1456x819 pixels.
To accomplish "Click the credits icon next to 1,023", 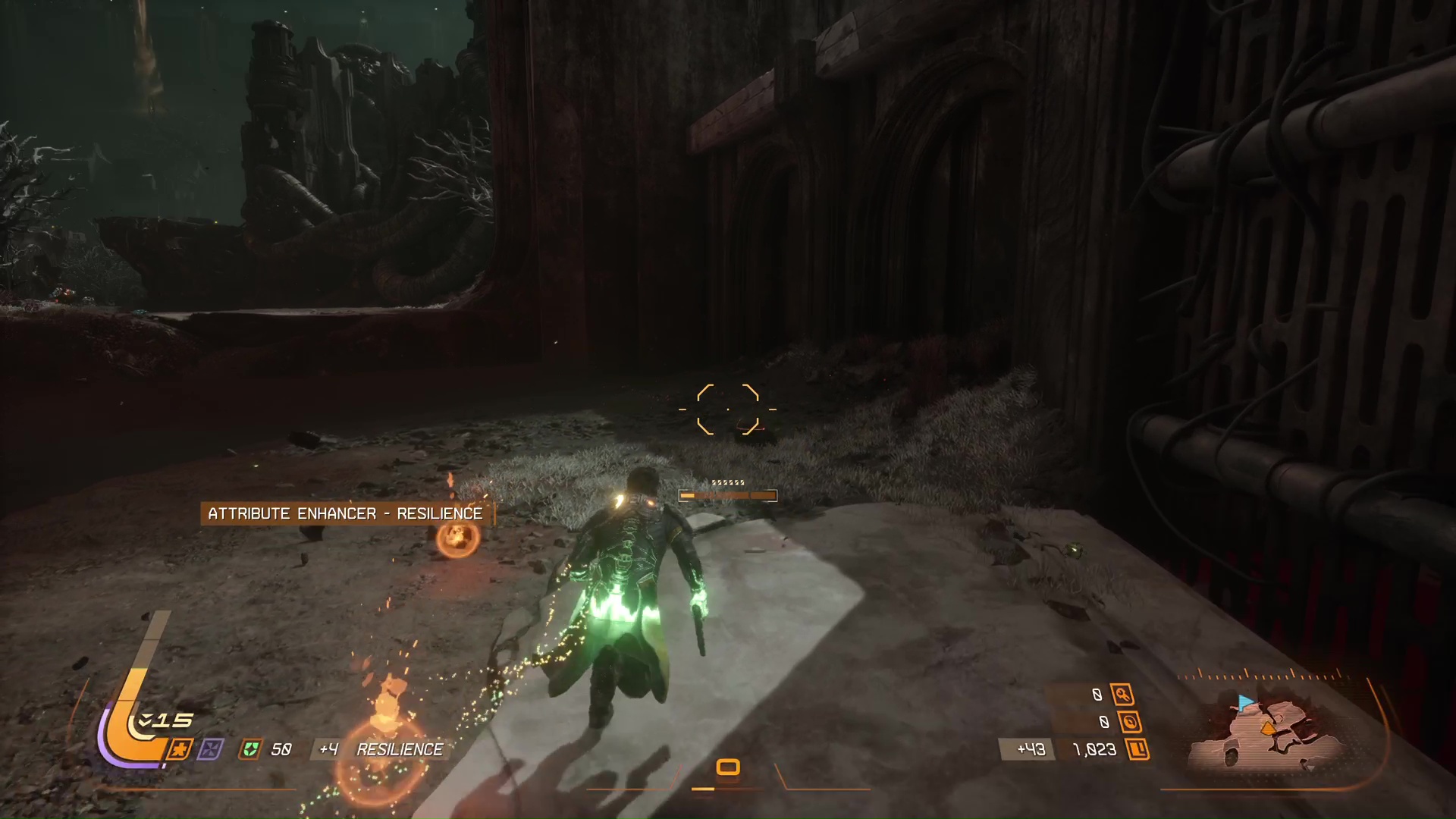I will pyautogui.click(x=1138, y=749).
